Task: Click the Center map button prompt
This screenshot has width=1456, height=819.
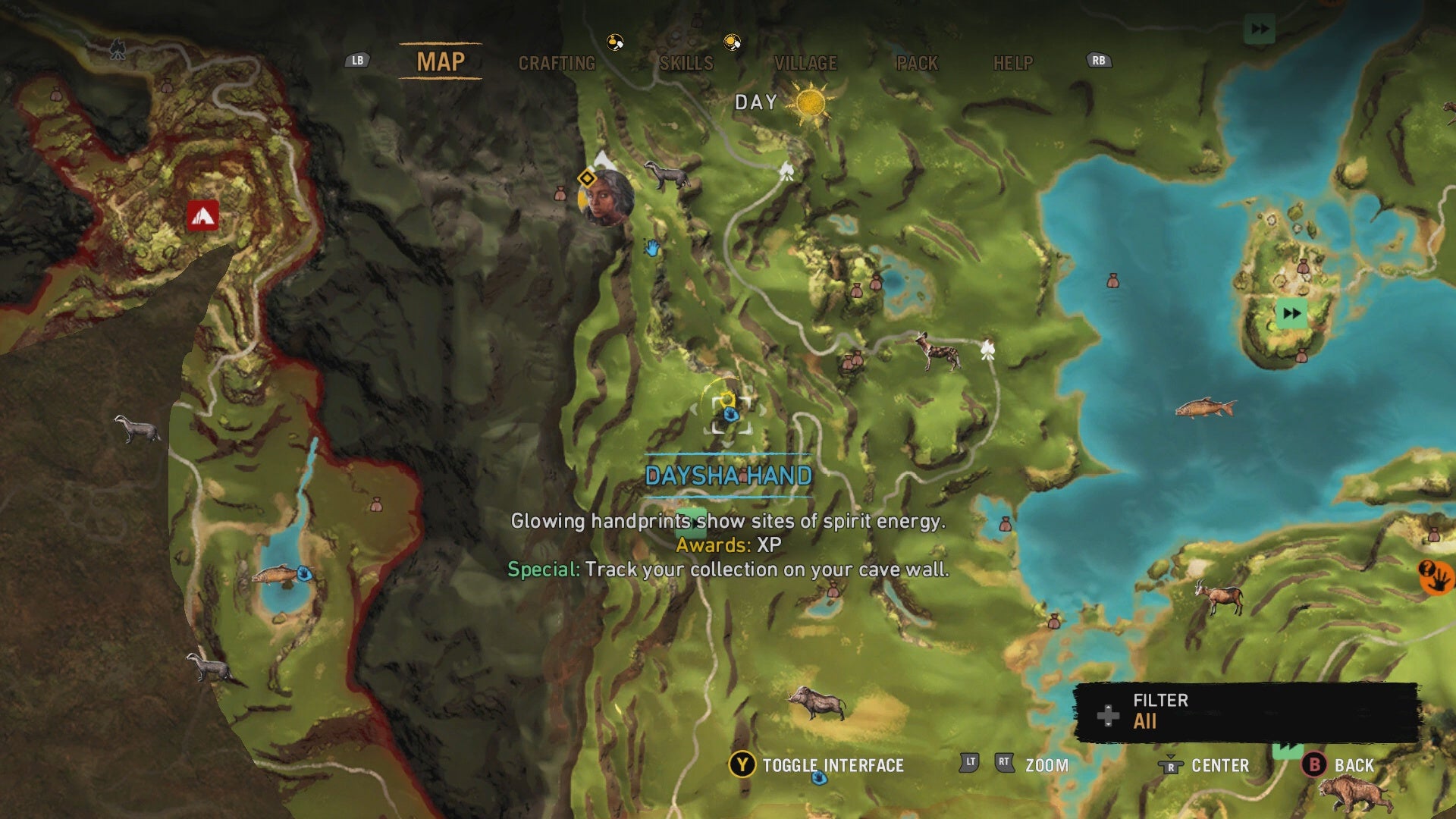Action: [x=1172, y=766]
